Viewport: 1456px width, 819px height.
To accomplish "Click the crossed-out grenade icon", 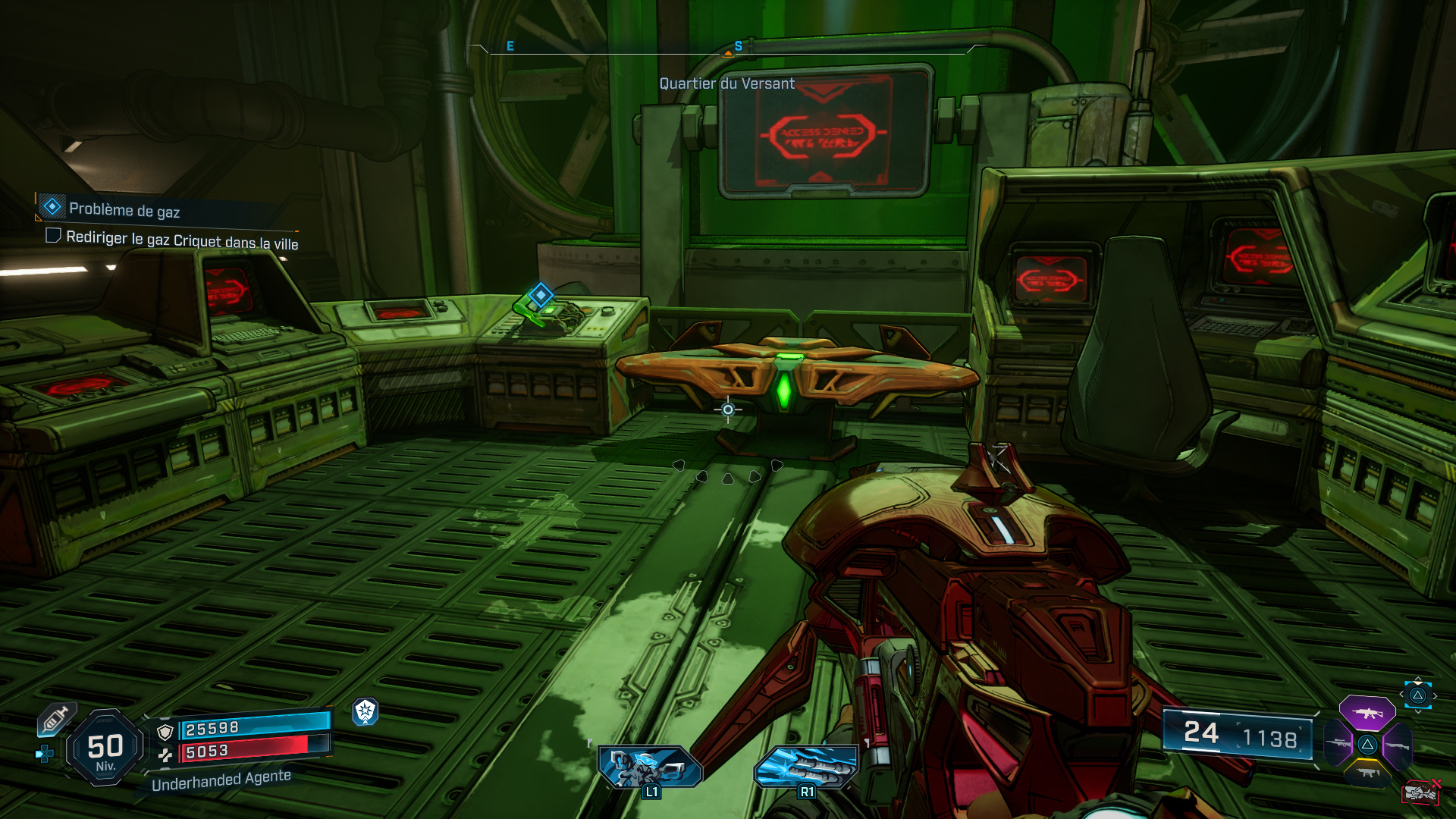I will [1420, 792].
